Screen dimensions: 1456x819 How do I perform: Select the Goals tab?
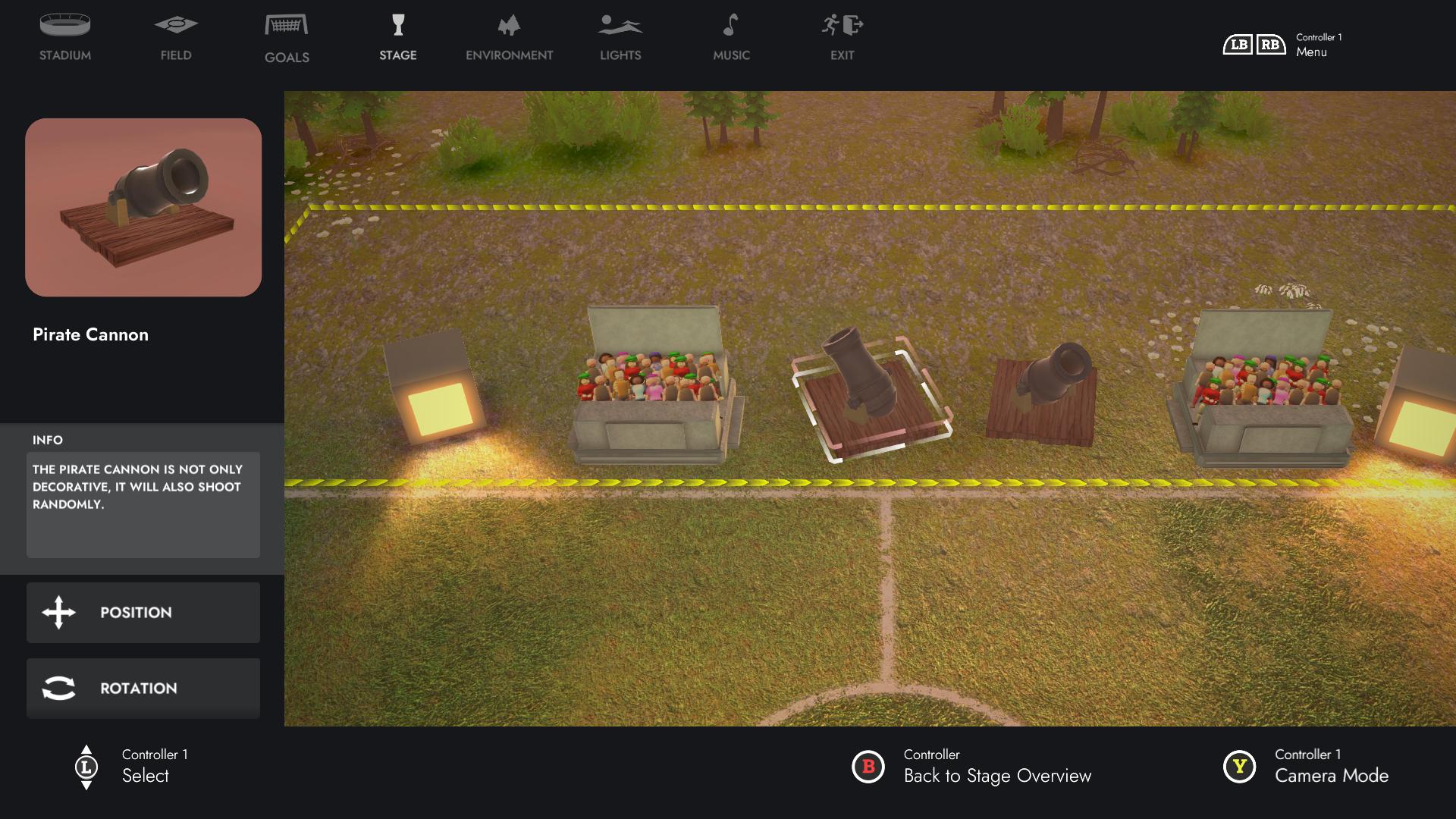pyautogui.click(x=287, y=38)
